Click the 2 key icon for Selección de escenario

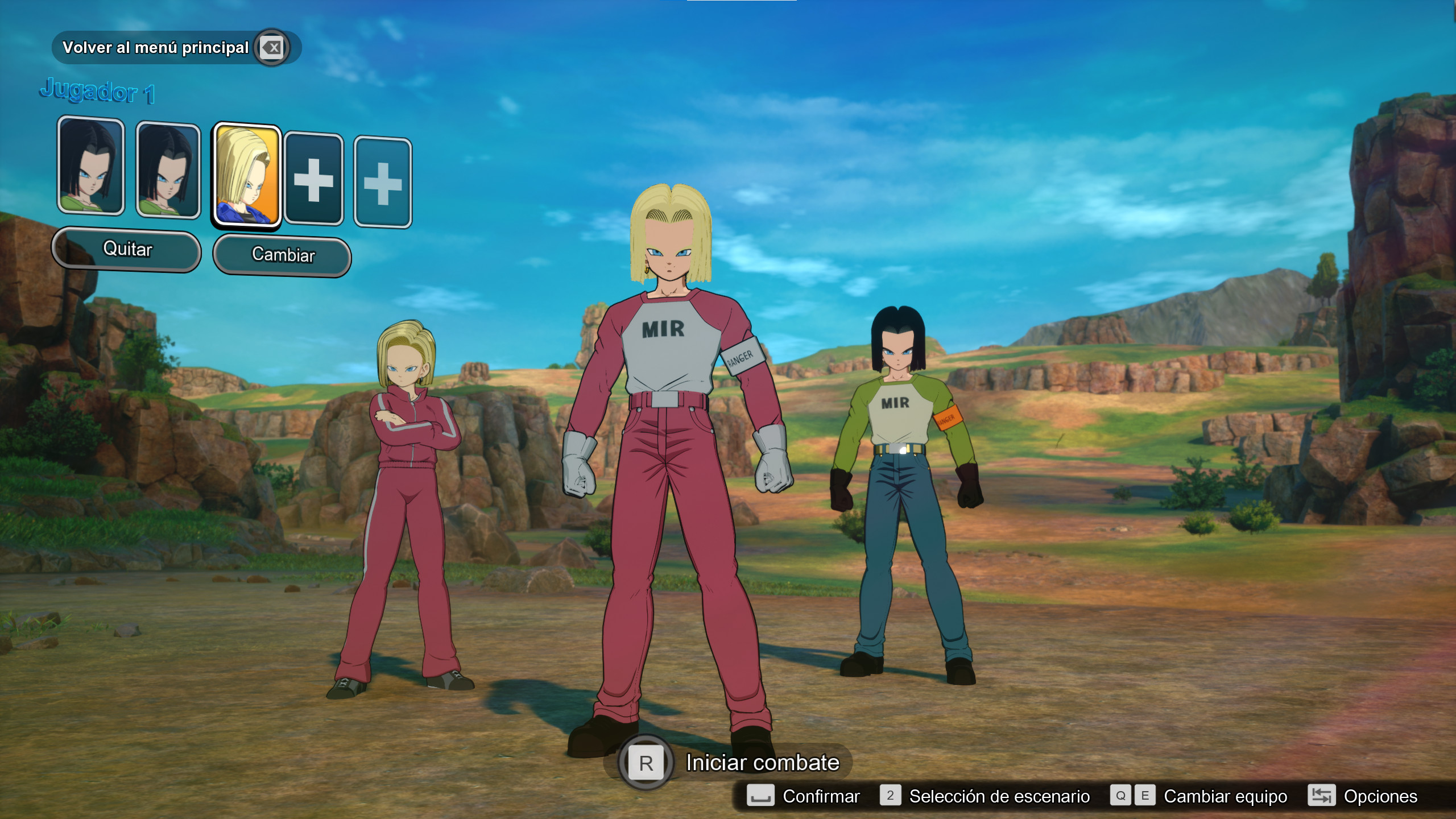pos(890,796)
